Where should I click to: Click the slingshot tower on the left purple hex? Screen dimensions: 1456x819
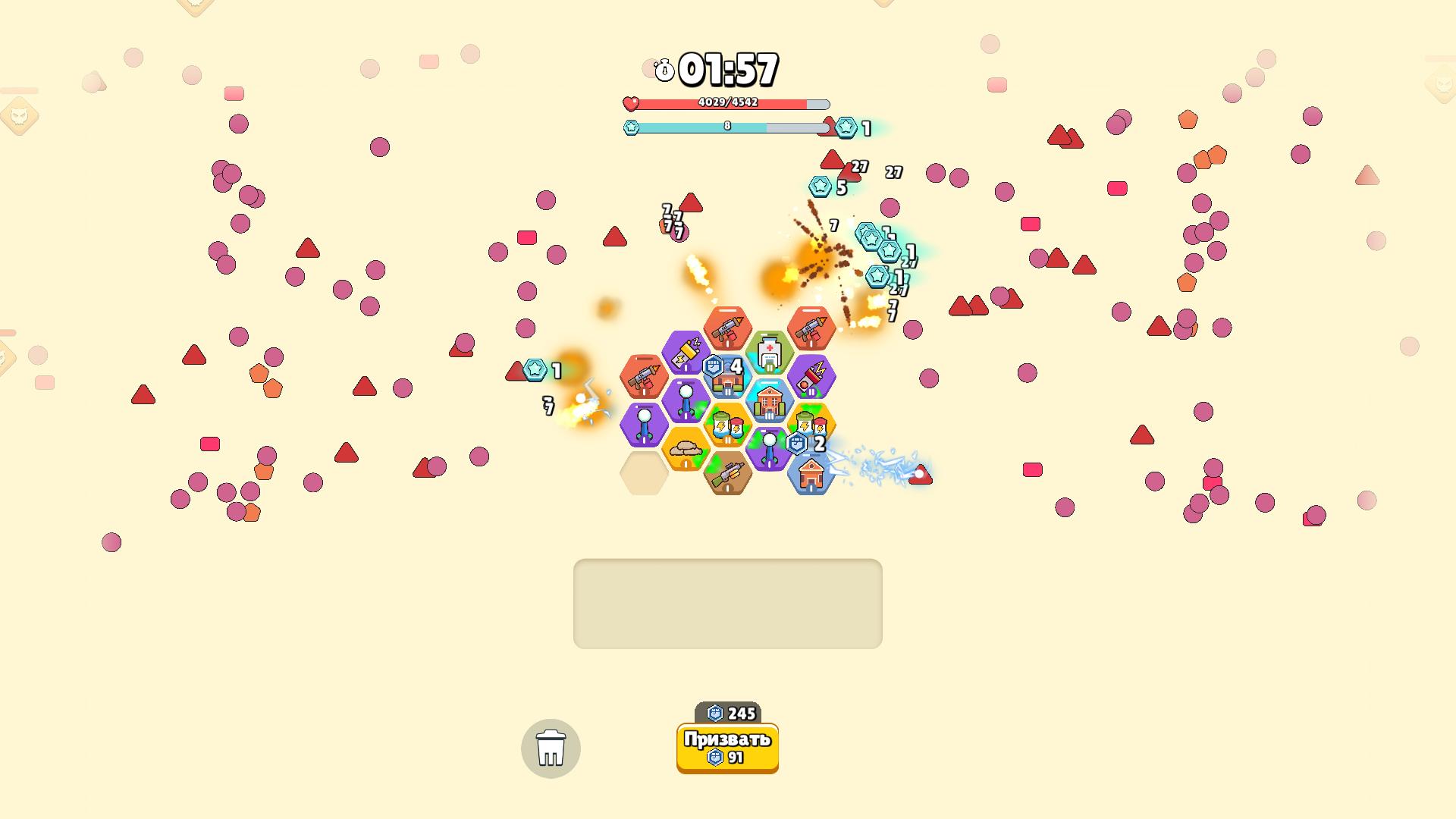(644, 425)
